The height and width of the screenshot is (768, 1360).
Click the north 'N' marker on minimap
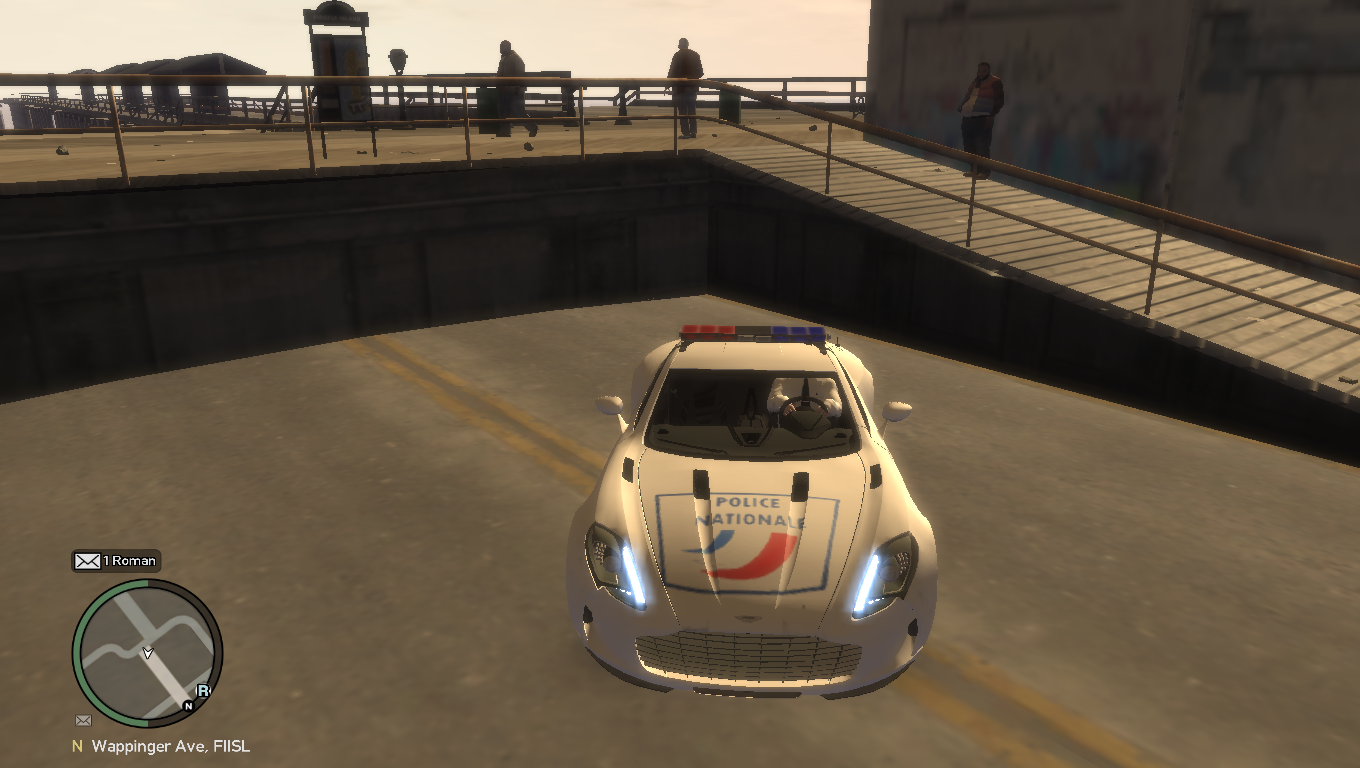tap(188, 705)
